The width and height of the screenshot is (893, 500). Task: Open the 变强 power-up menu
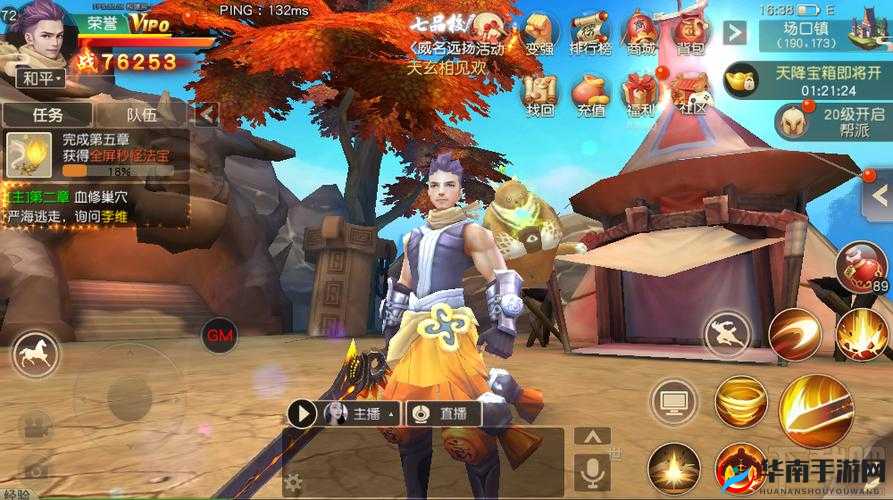[x=539, y=33]
